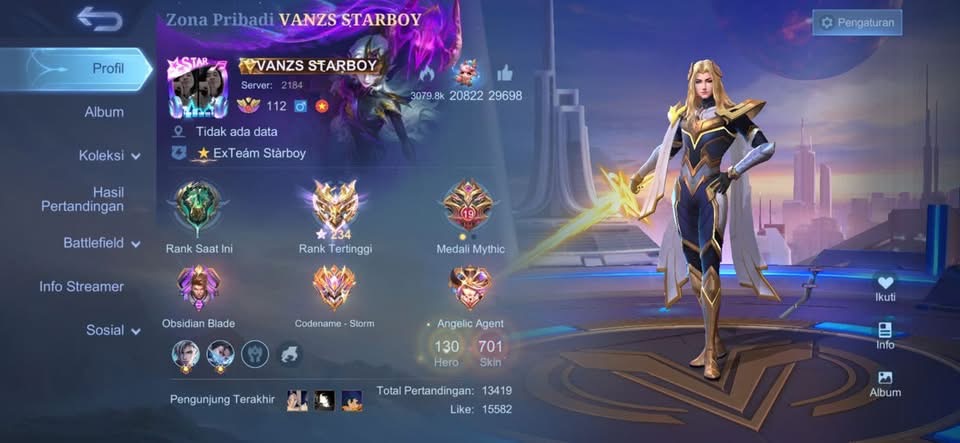This screenshot has height=443, width=960.
Task: Show the 701 Skin collection
Action: [490, 350]
